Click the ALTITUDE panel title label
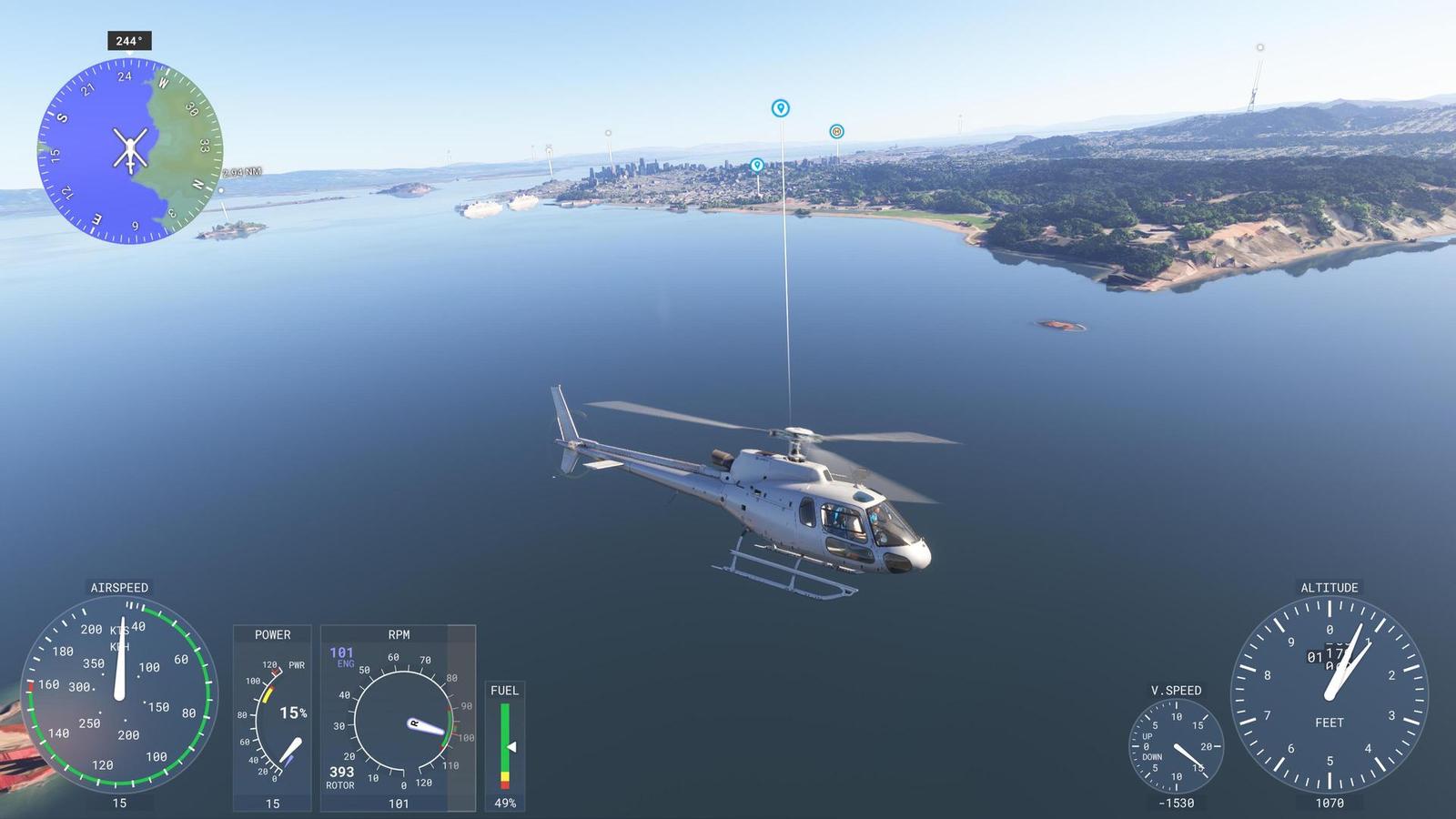The image size is (1456, 819). point(1329,588)
